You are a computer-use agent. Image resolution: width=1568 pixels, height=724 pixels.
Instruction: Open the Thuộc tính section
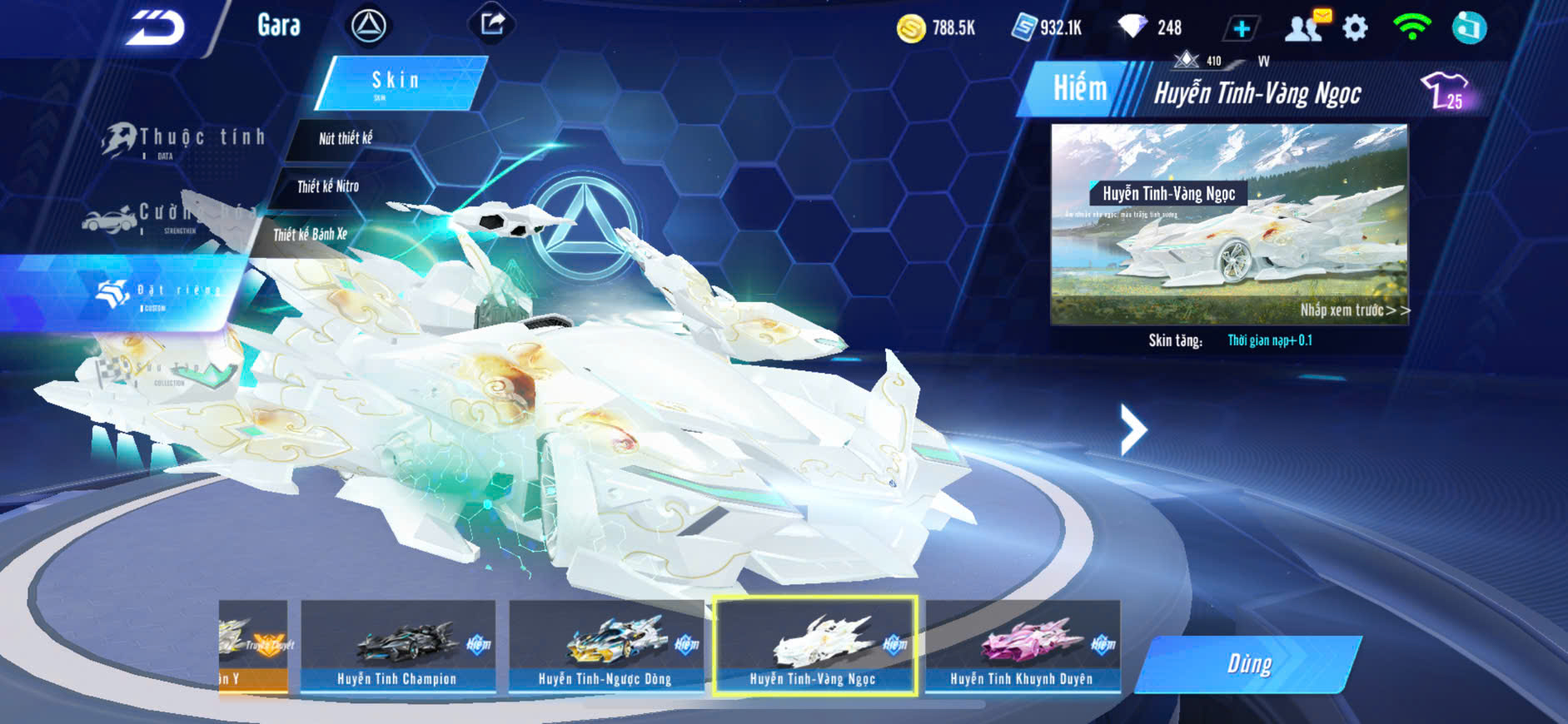tap(185, 140)
